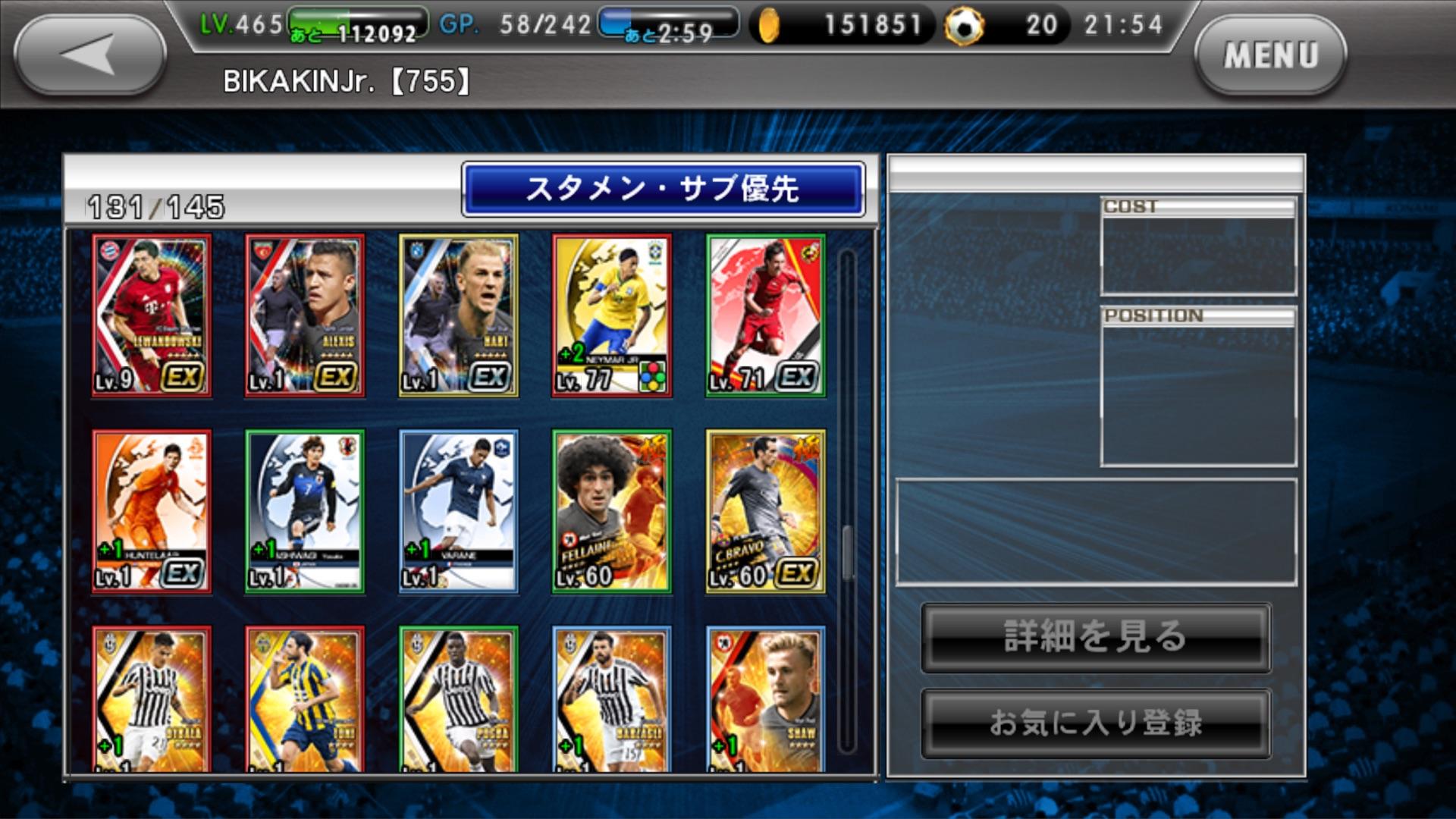This screenshot has height=819, width=1456.
Task: Select the C.Bravo goalkeeper card
Action: (765, 511)
